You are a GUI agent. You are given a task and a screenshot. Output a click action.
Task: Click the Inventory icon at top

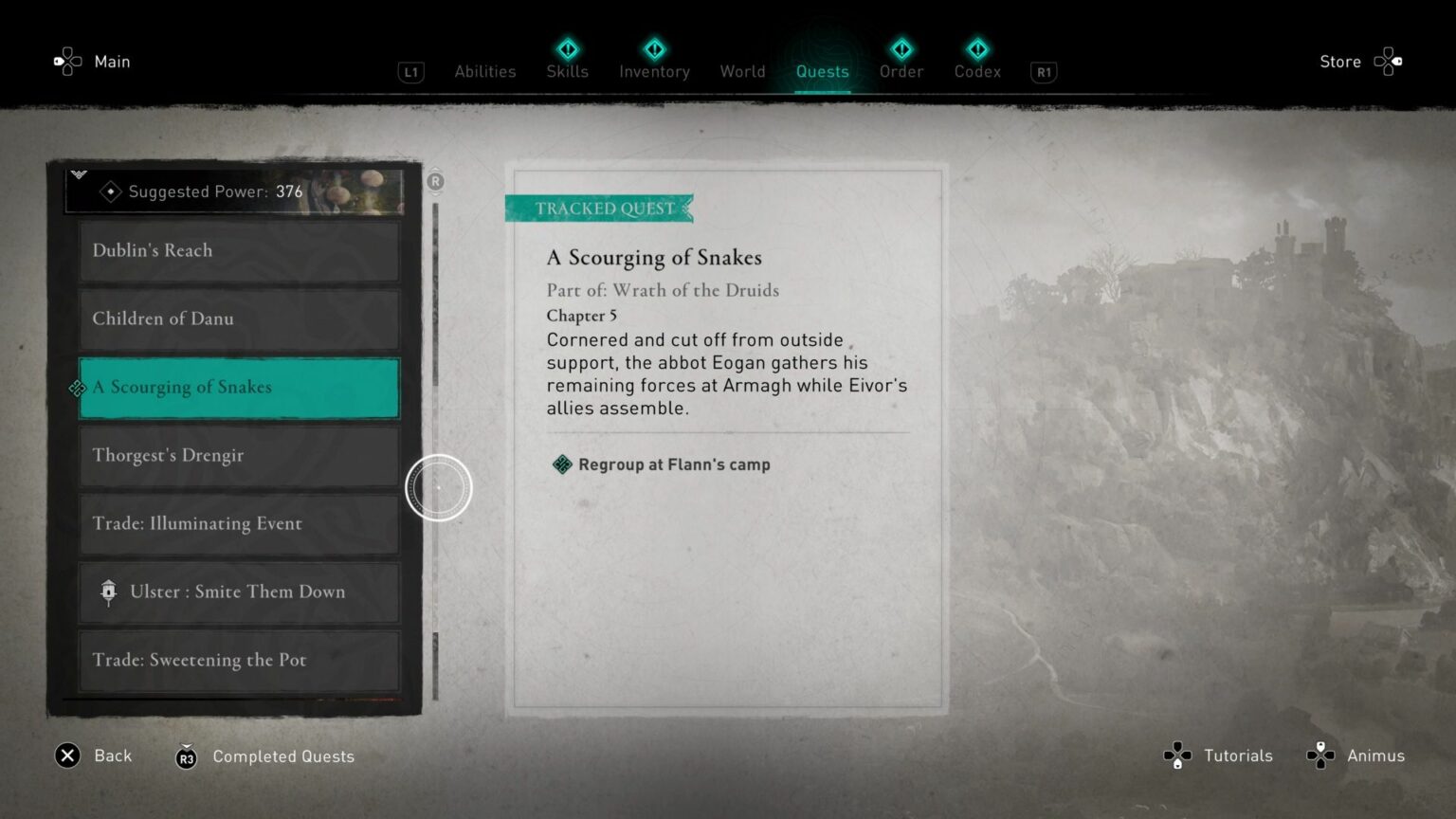[x=654, y=48]
